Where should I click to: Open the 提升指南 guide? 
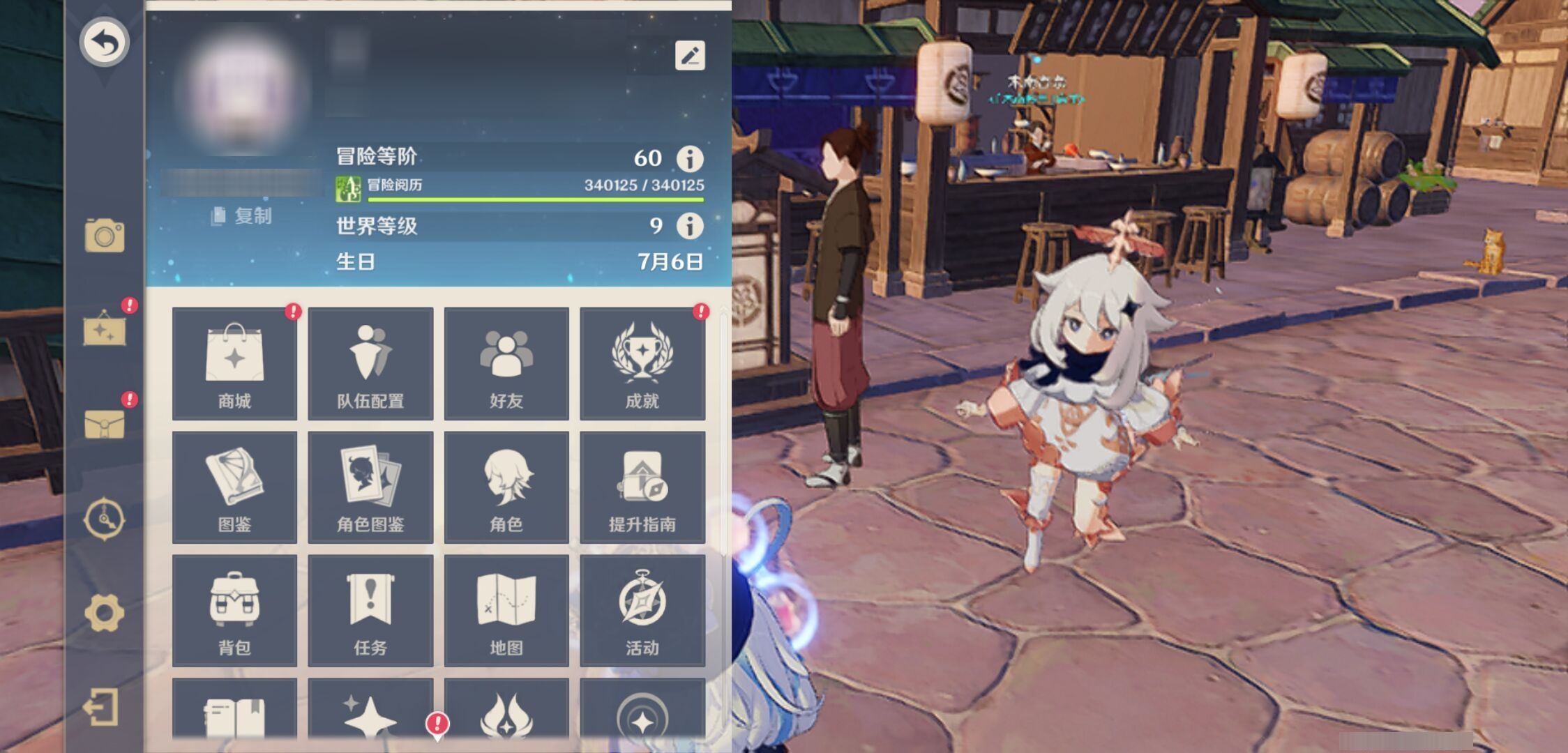pyautogui.click(x=642, y=487)
